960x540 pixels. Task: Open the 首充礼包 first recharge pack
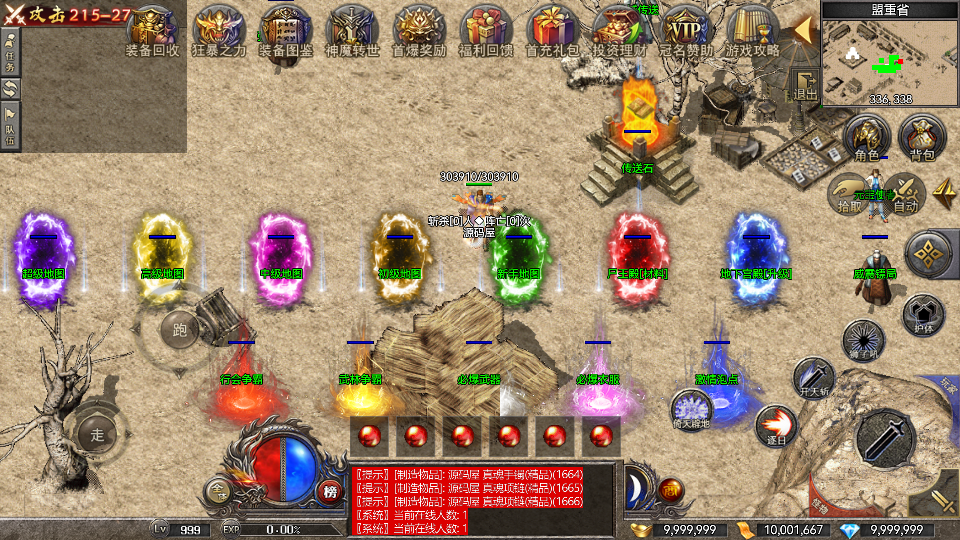pyautogui.click(x=552, y=28)
